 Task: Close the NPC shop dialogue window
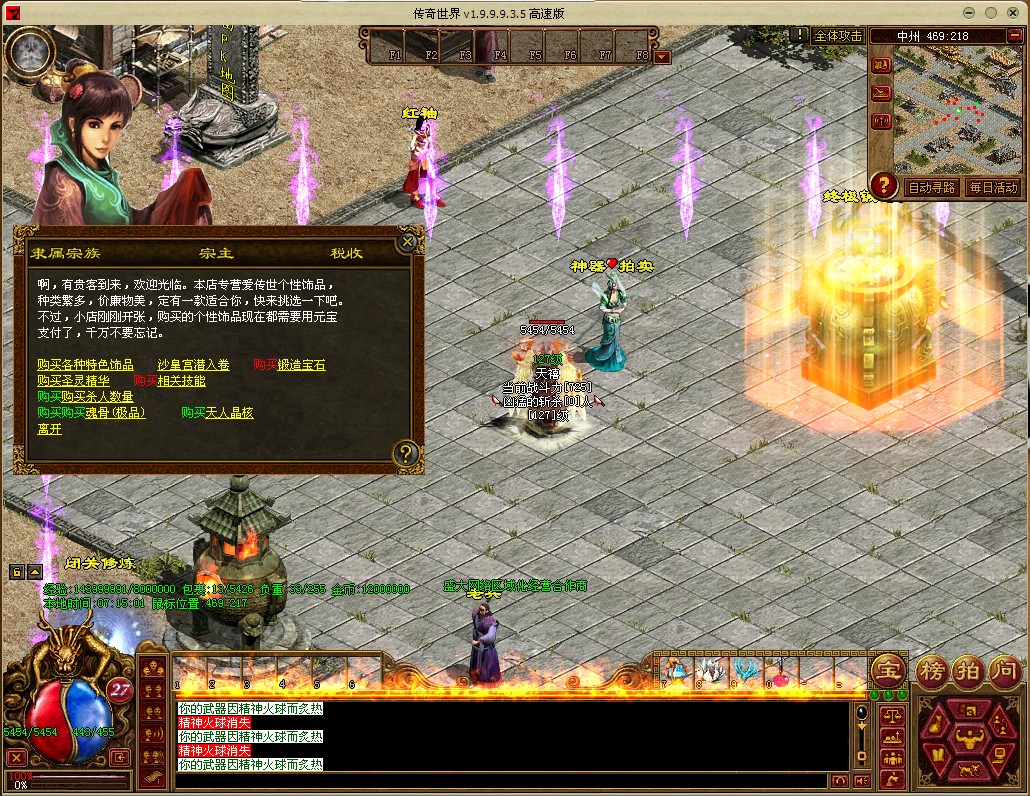tap(407, 241)
